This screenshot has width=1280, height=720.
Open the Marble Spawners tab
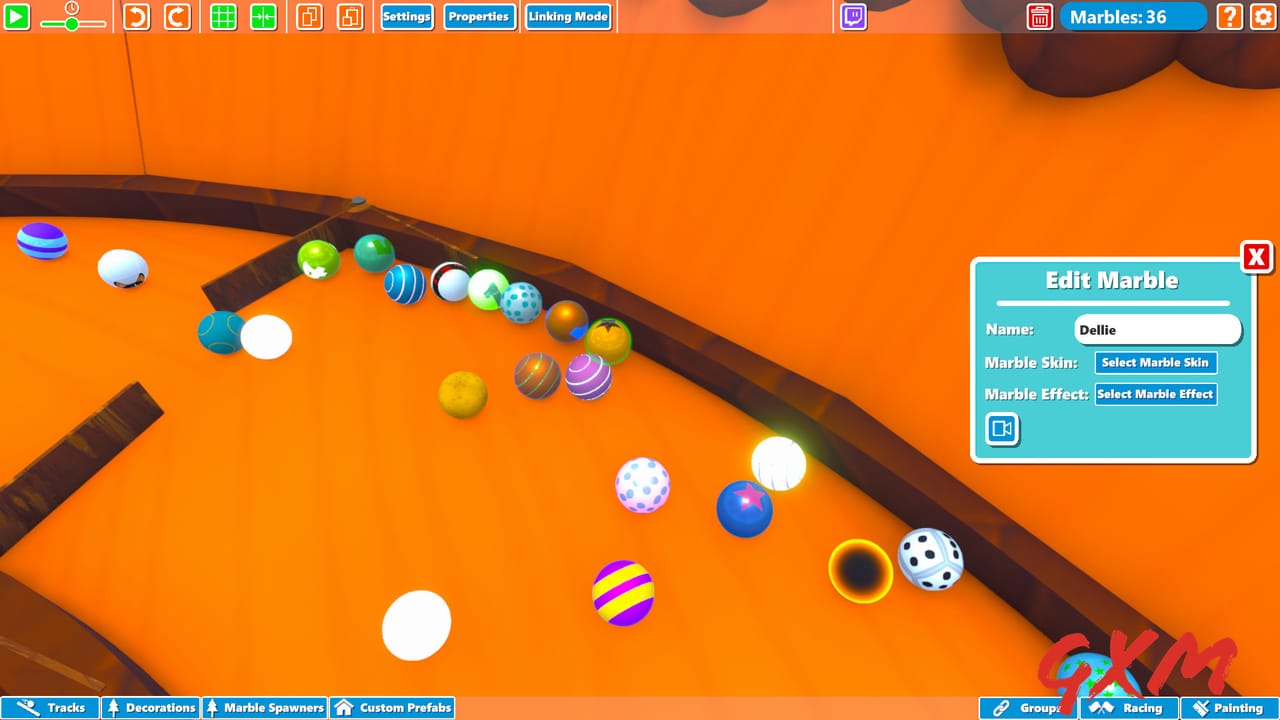coord(264,707)
